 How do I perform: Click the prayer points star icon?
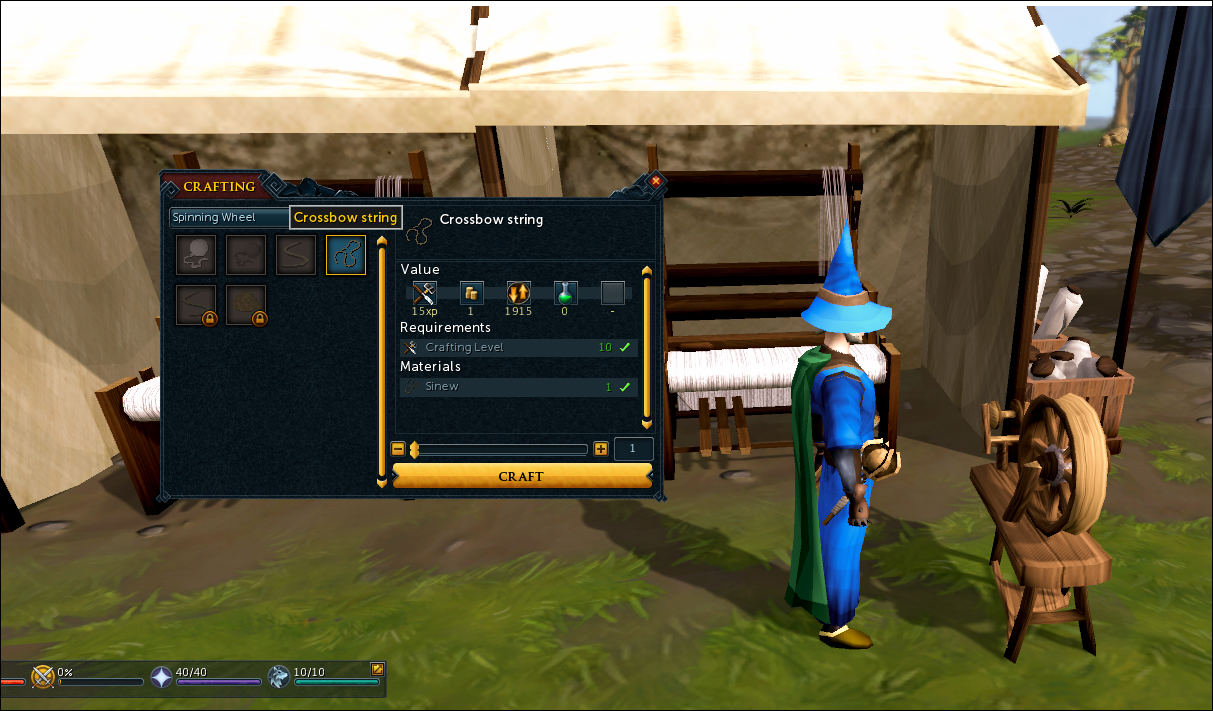click(x=161, y=677)
